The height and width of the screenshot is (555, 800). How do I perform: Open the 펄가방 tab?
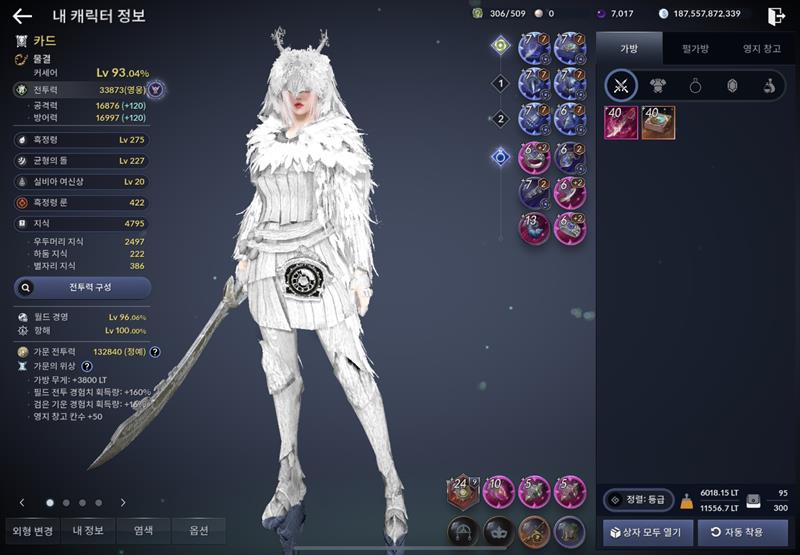695,47
